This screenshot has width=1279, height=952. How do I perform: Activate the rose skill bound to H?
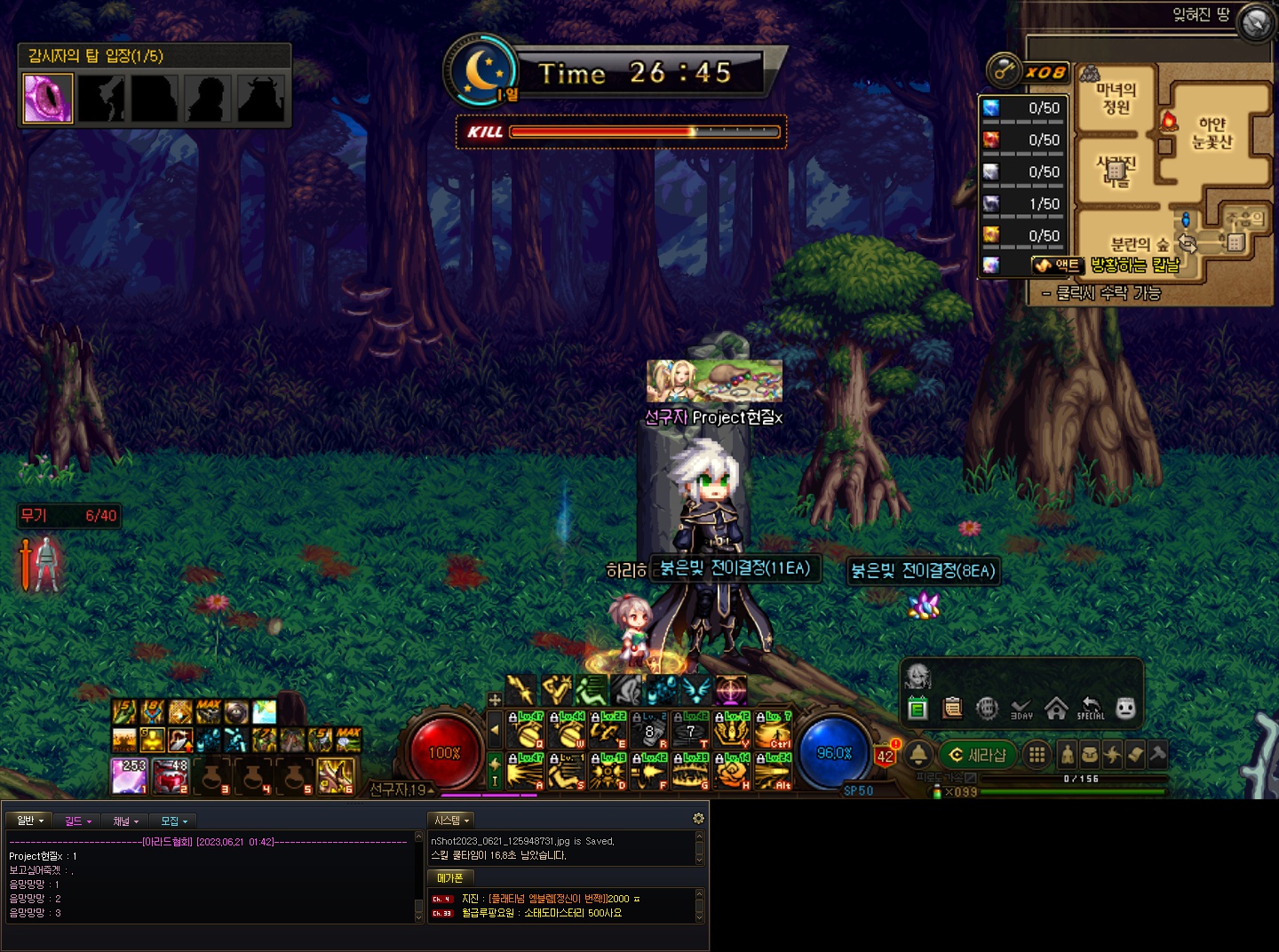point(732,772)
